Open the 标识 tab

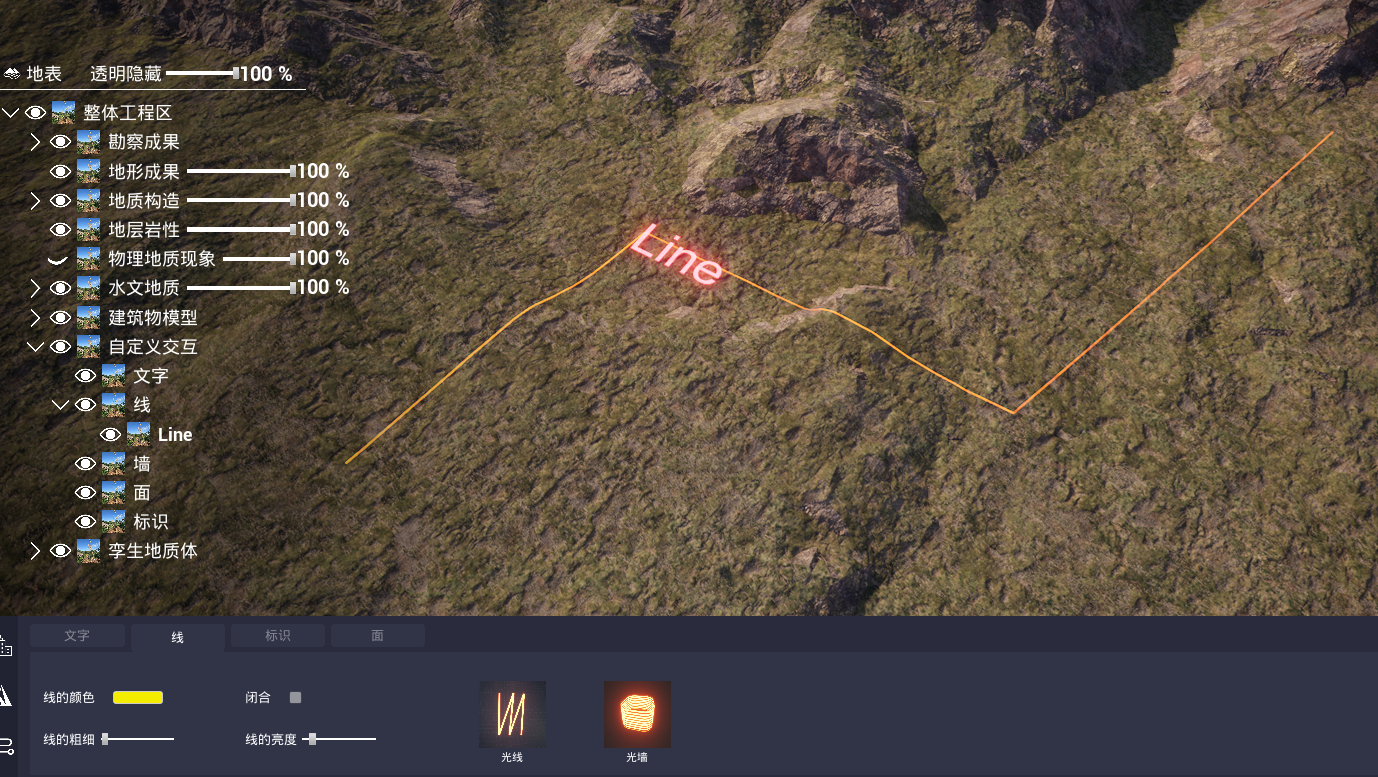tap(277, 636)
